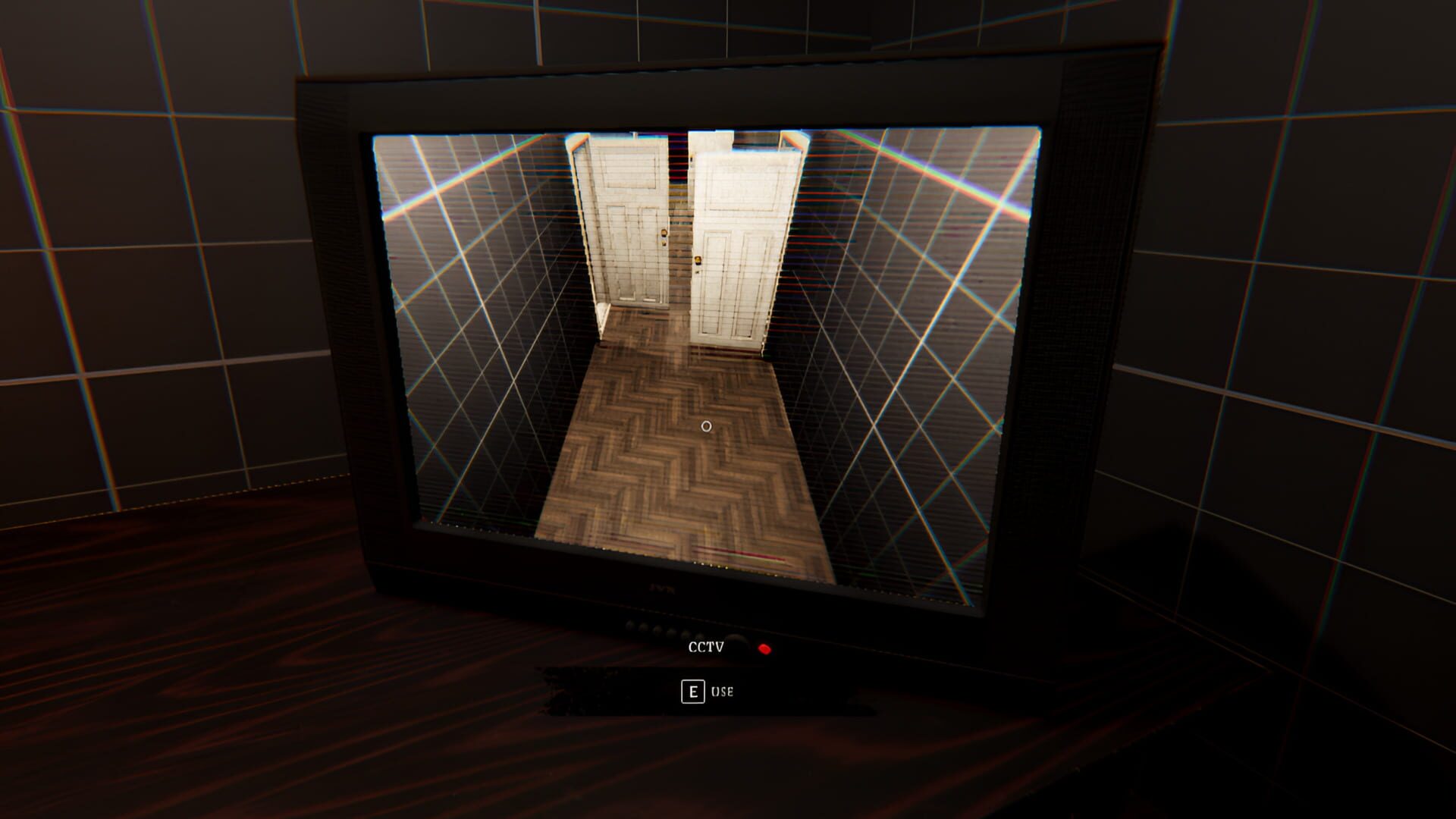The width and height of the screenshot is (1456, 819).
Task: Click the red CCTV power indicator light
Action: point(764,648)
